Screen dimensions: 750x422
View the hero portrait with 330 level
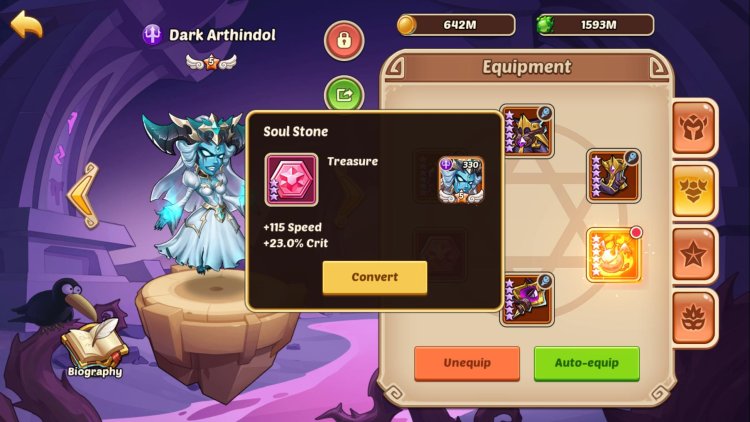click(x=460, y=179)
